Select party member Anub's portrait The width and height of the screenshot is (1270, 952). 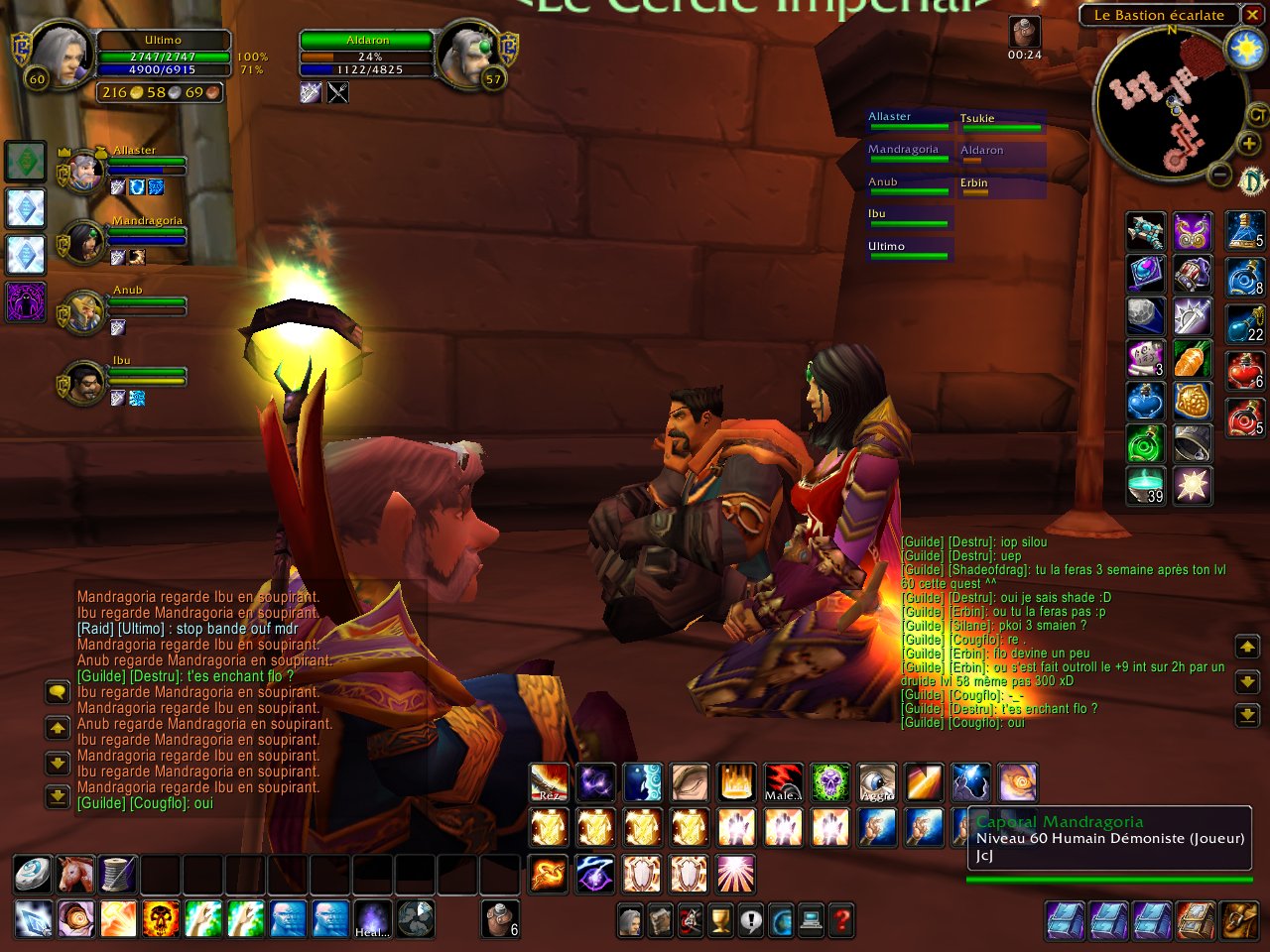[84, 311]
